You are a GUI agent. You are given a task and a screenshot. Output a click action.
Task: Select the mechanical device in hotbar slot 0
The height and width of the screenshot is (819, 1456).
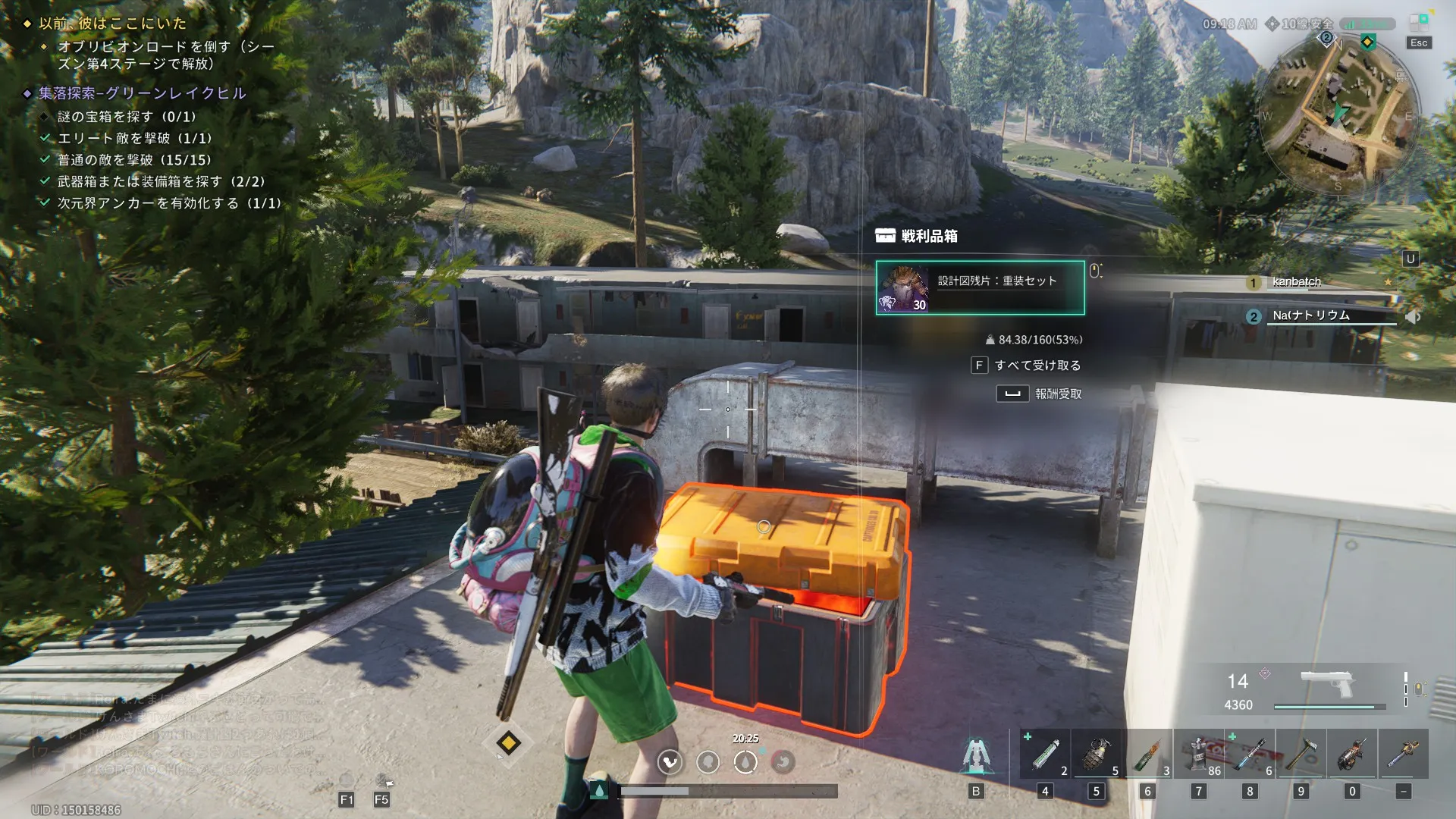coord(1352,755)
